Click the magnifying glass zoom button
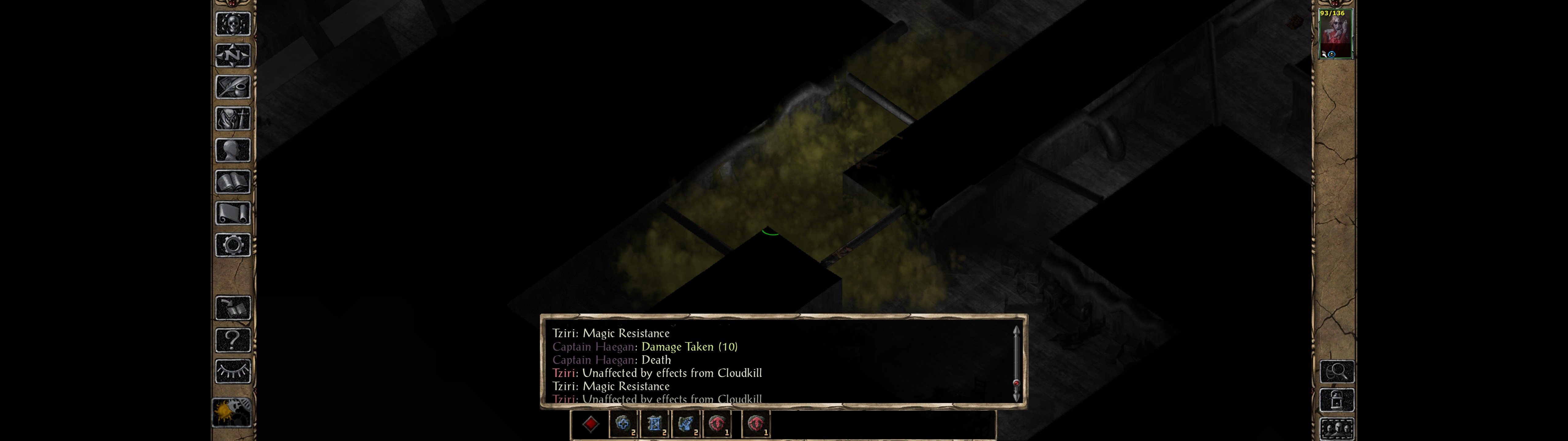Screen dimensions: 1568x441 [x=1337, y=371]
